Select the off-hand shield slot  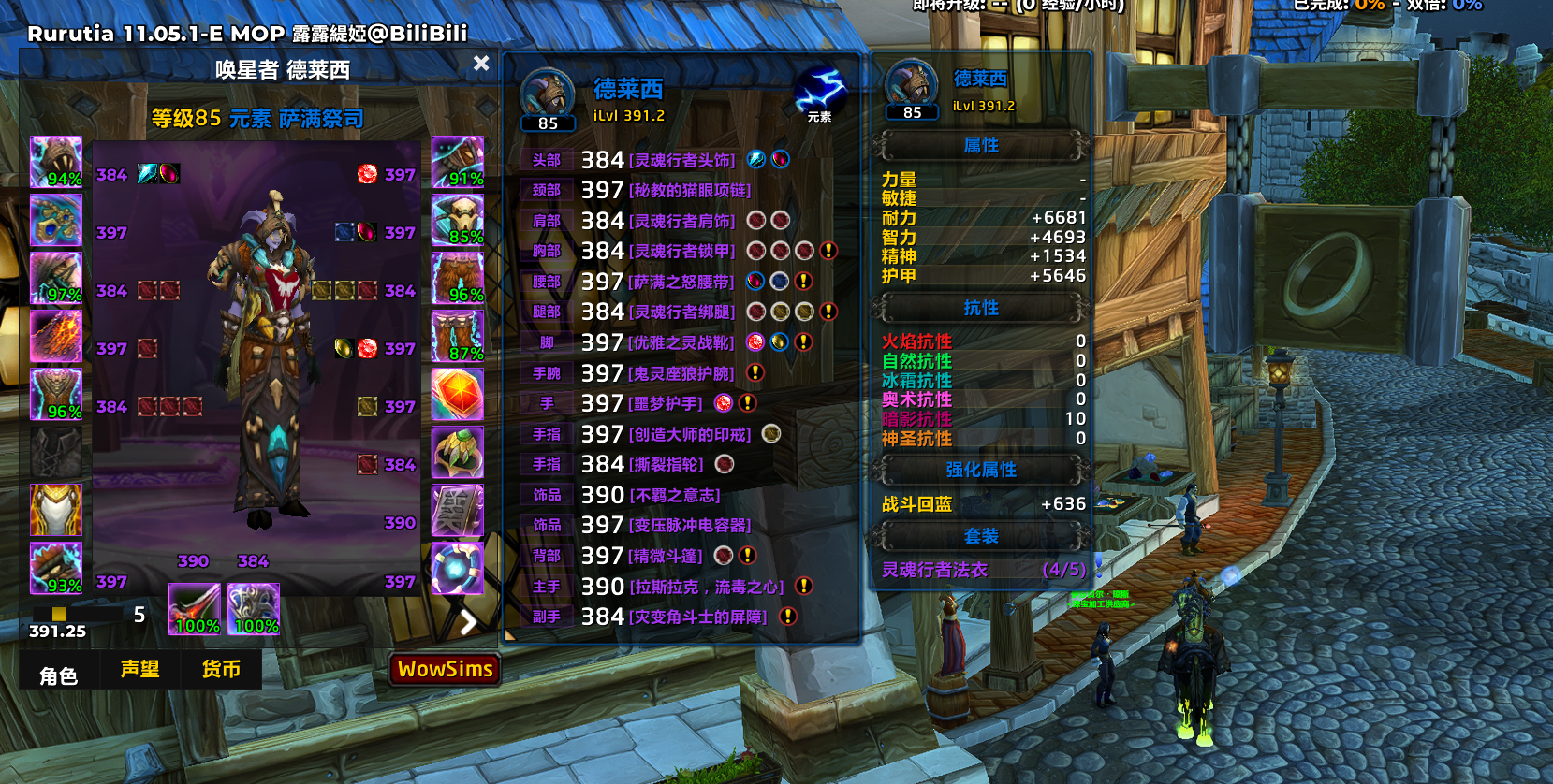click(254, 608)
